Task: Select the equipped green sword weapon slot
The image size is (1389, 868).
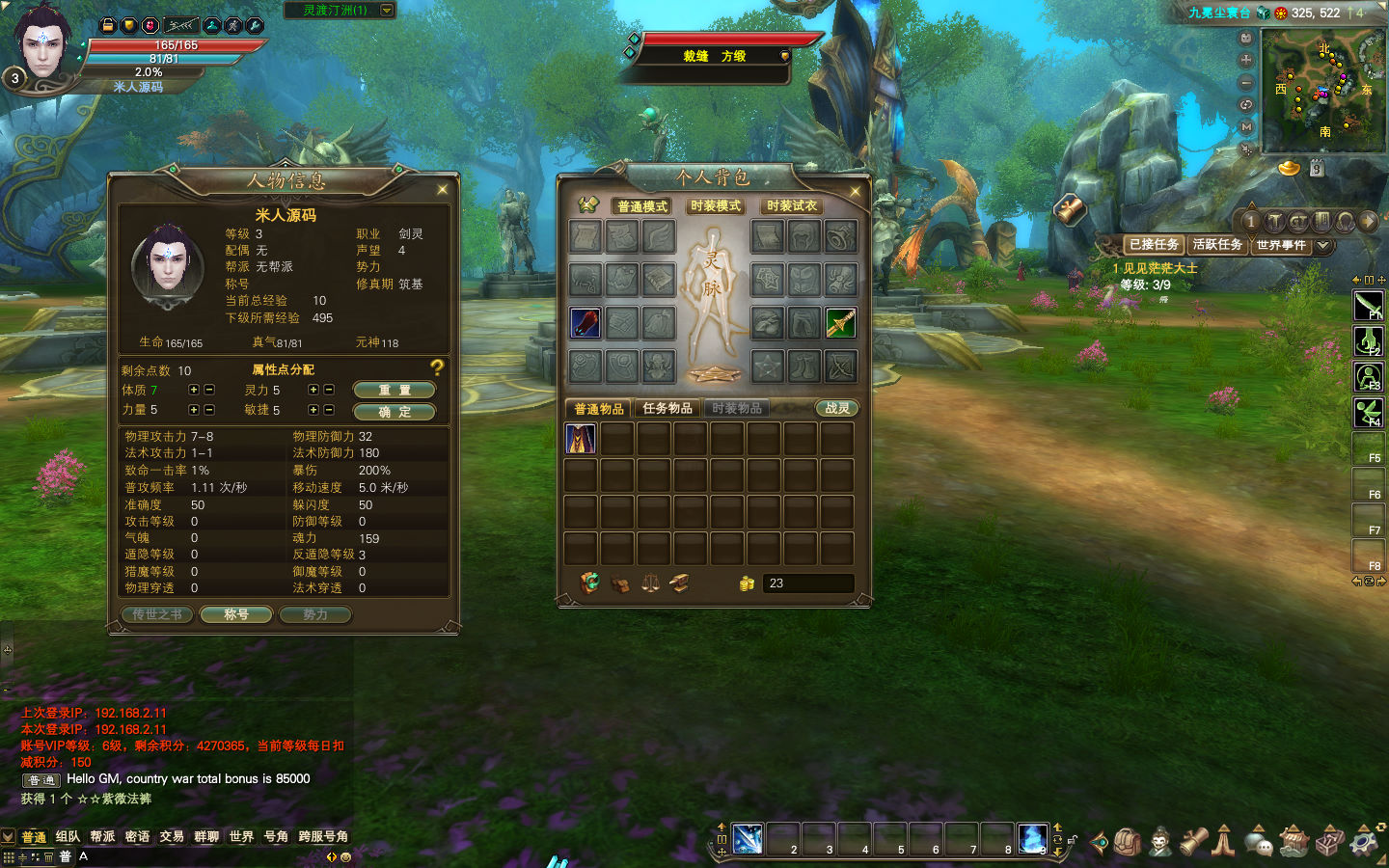Action: pos(840,323)
